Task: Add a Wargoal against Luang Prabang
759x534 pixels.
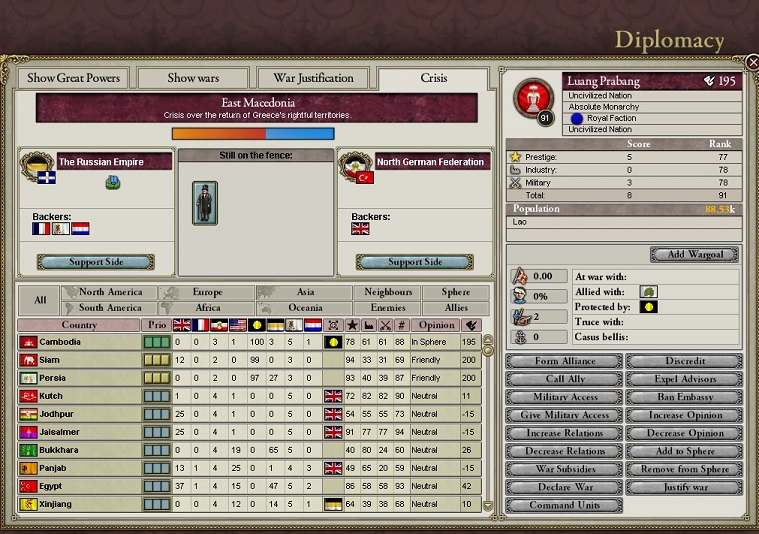Action: pyautogui.click(x=693, y=254)
